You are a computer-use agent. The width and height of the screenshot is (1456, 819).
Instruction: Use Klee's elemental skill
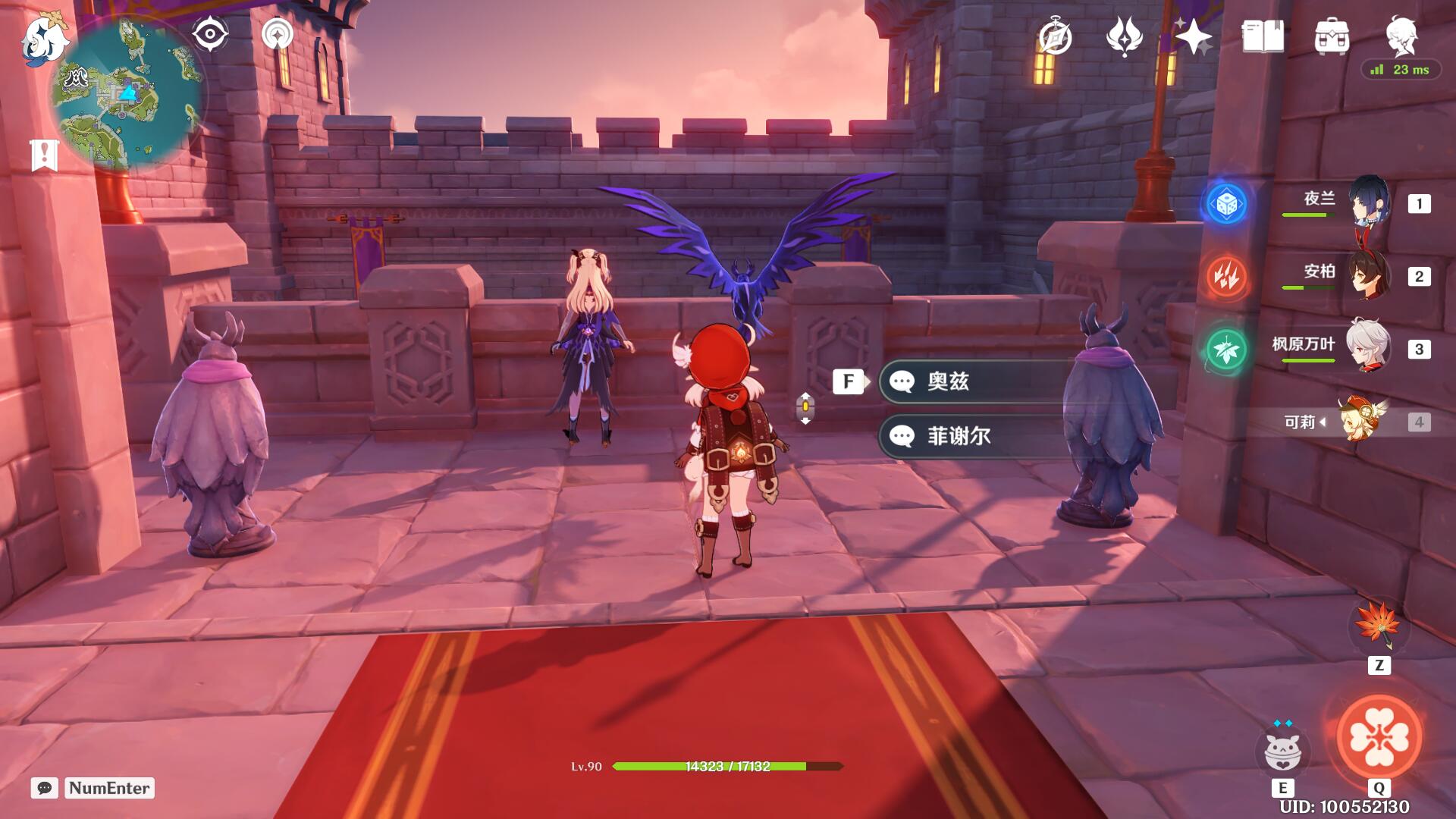pyautogui.click(x=1282, y=750)
